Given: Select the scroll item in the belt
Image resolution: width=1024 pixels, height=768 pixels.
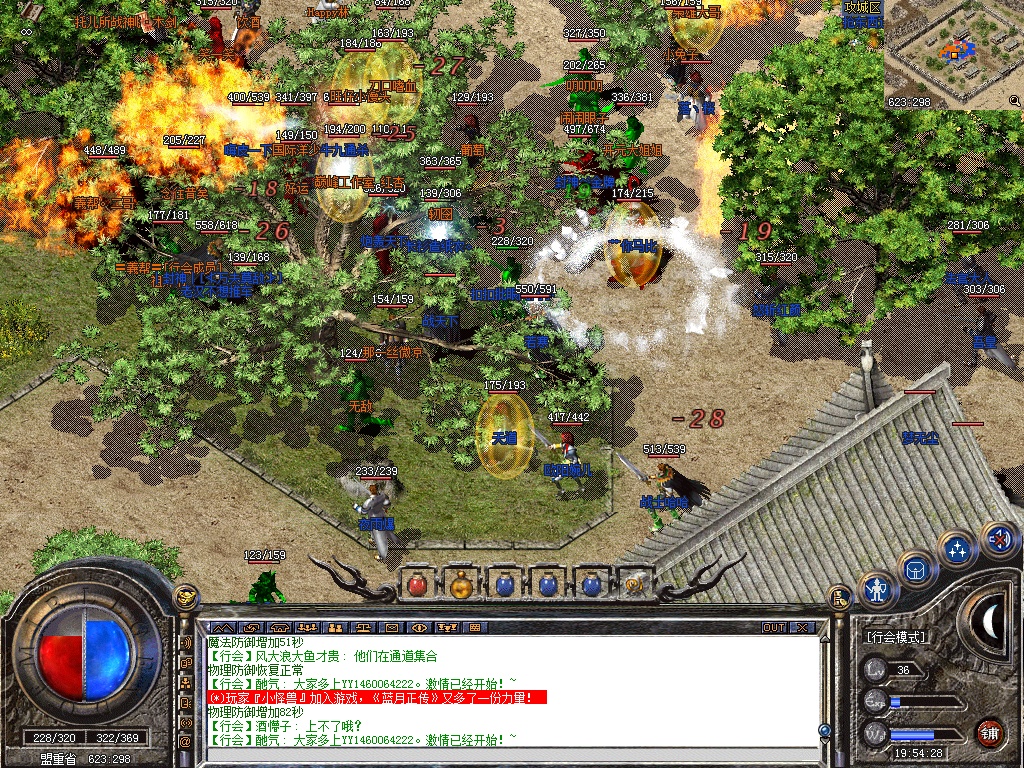Looking at the screenshot, I should pyautogui.click(x=634, y=583).
